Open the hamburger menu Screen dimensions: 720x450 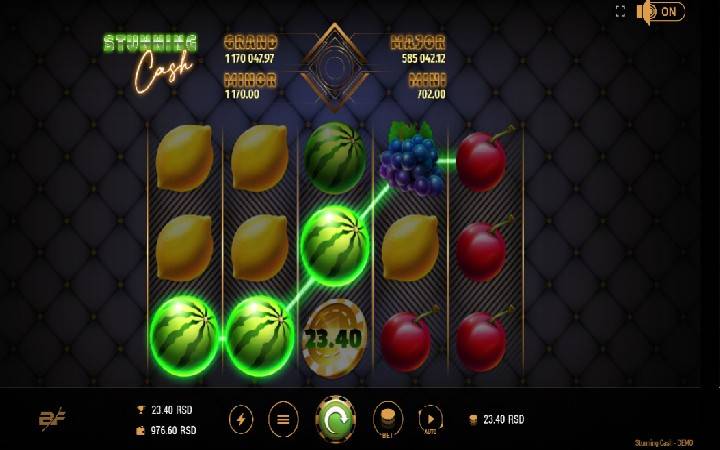pyautogui.click(x=284, y=418)
